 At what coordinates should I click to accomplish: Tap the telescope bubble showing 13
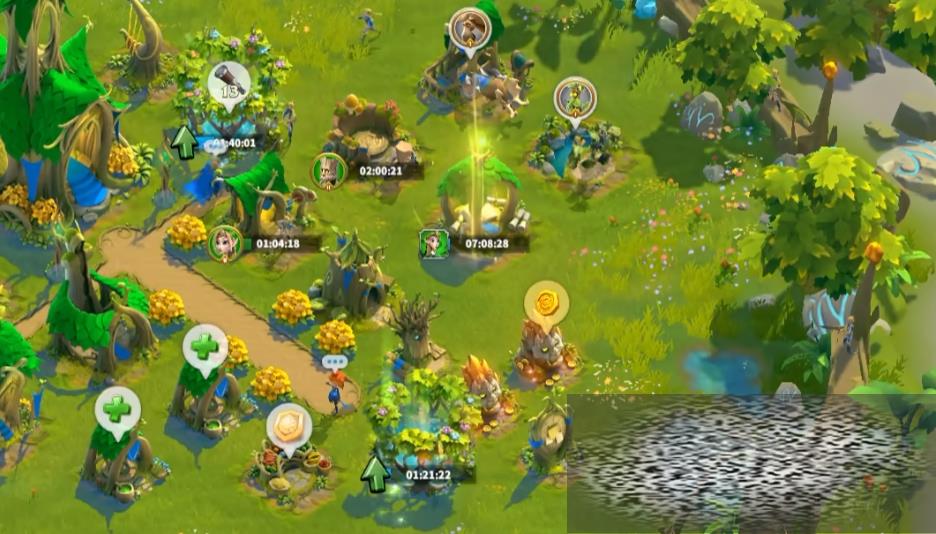(x=229, y=81)
